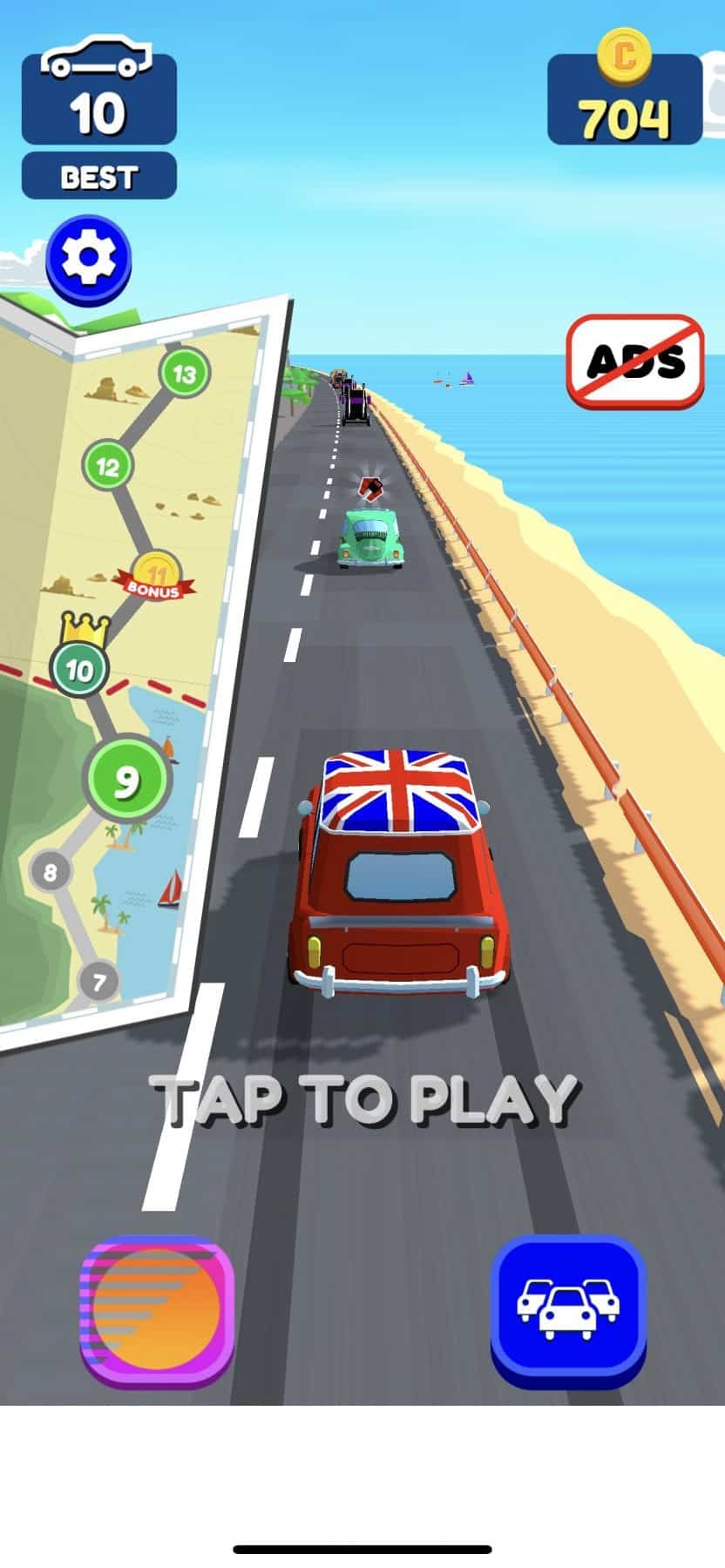Select crowned level 10 map node
Screen dimensions: 725x1568
pos(79,669)
